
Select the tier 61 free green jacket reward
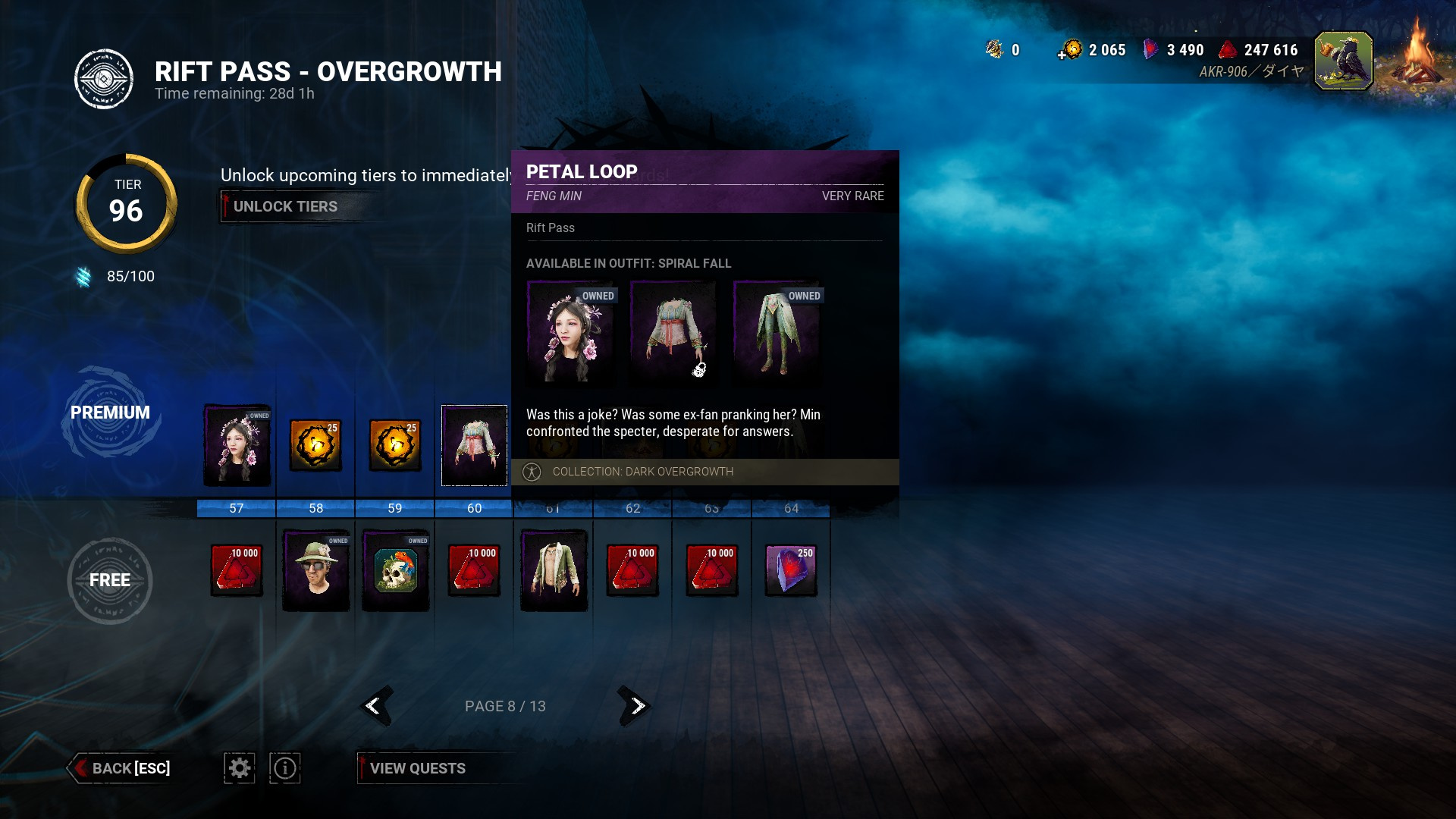(x=554, y=570)
